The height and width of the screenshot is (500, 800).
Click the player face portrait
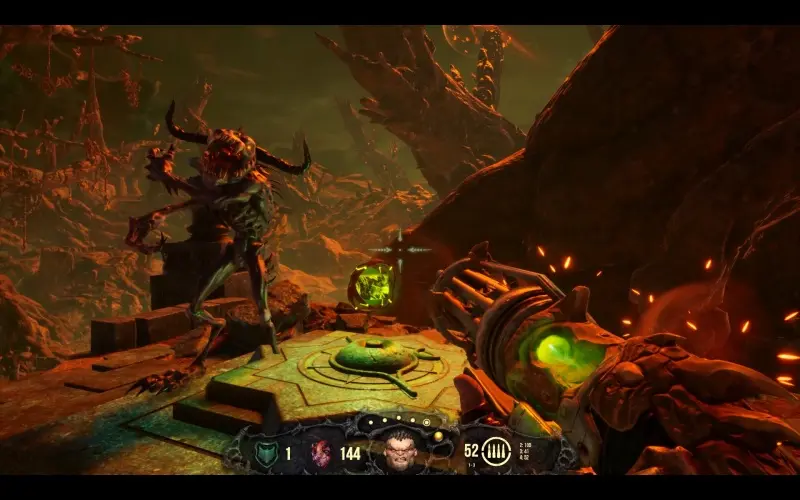(402, 450)
